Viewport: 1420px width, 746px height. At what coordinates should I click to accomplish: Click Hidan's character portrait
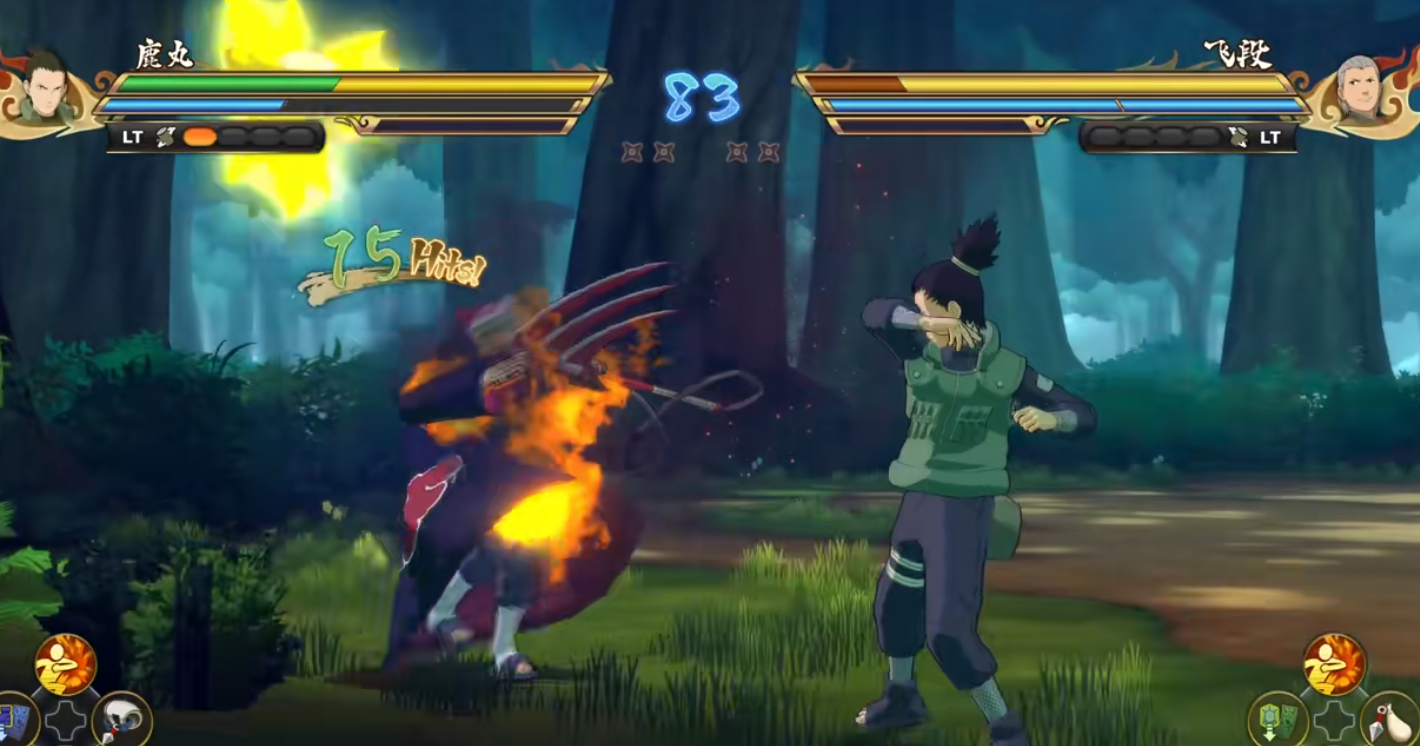(x=1360, y=87)
